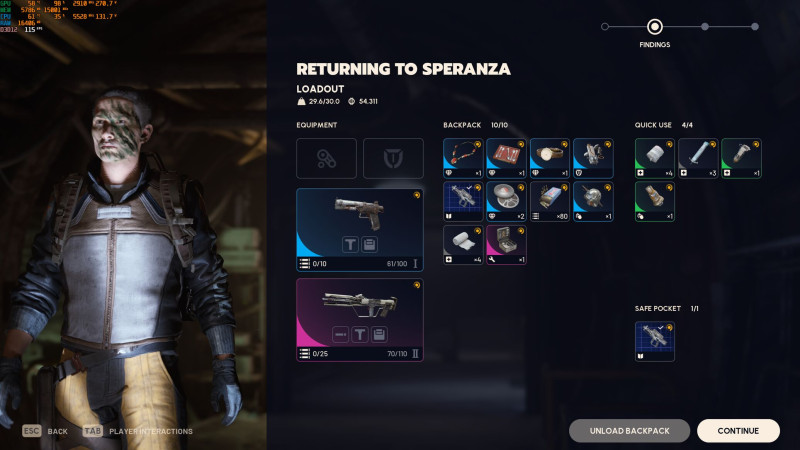
Task: Select the rifle in the second weapon slot
Action: point(360,319)
